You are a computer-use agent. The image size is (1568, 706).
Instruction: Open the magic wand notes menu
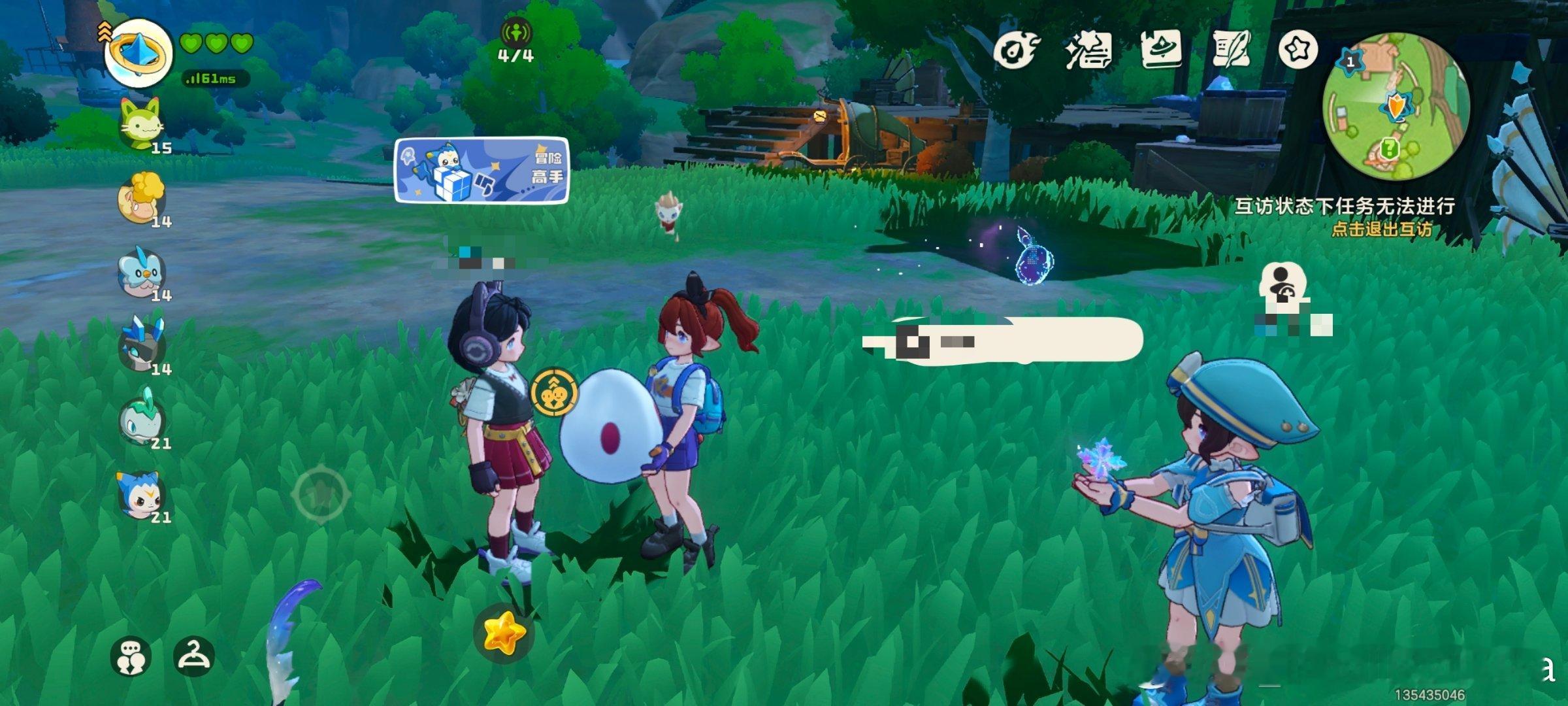tap(1088, 50)
